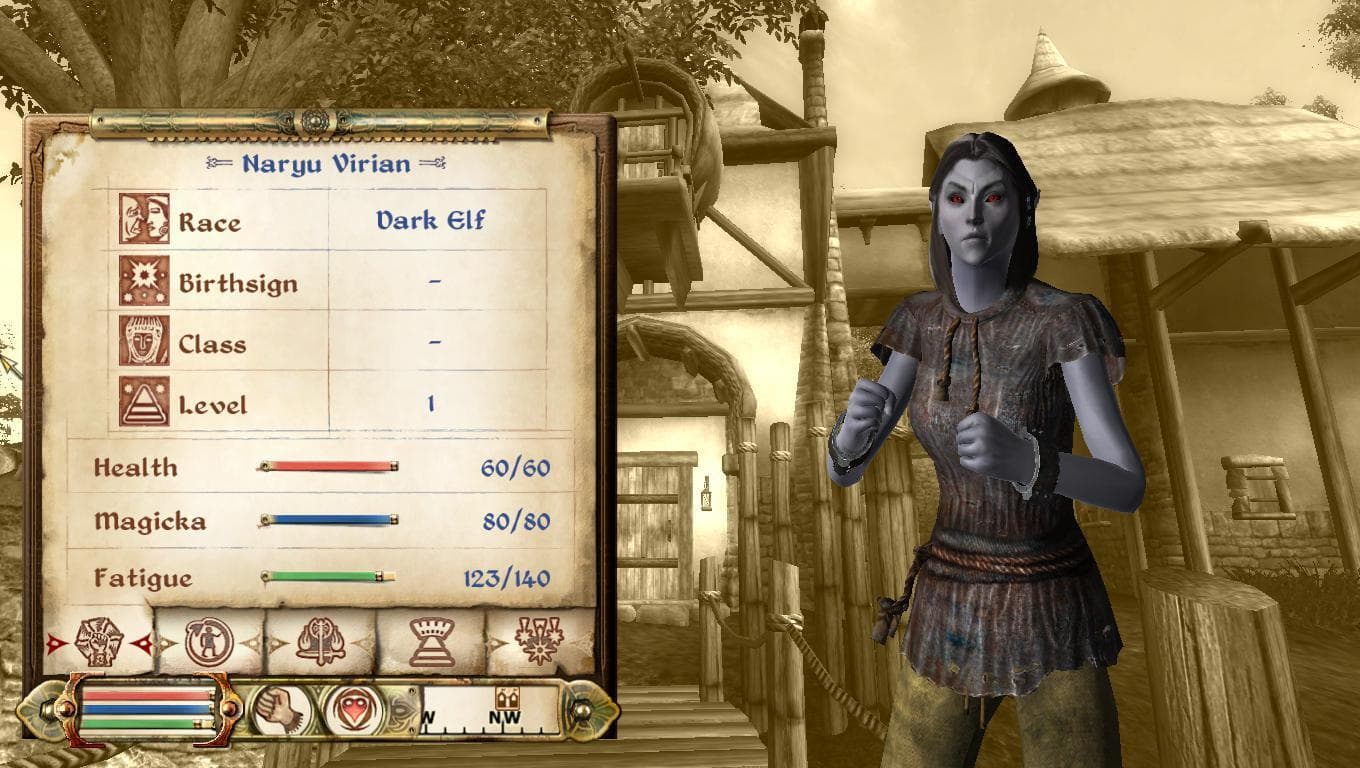Viewport: 1360px width, 768px height.
Task: Select the crossed-axes faction tab icon
Action: 320,641
